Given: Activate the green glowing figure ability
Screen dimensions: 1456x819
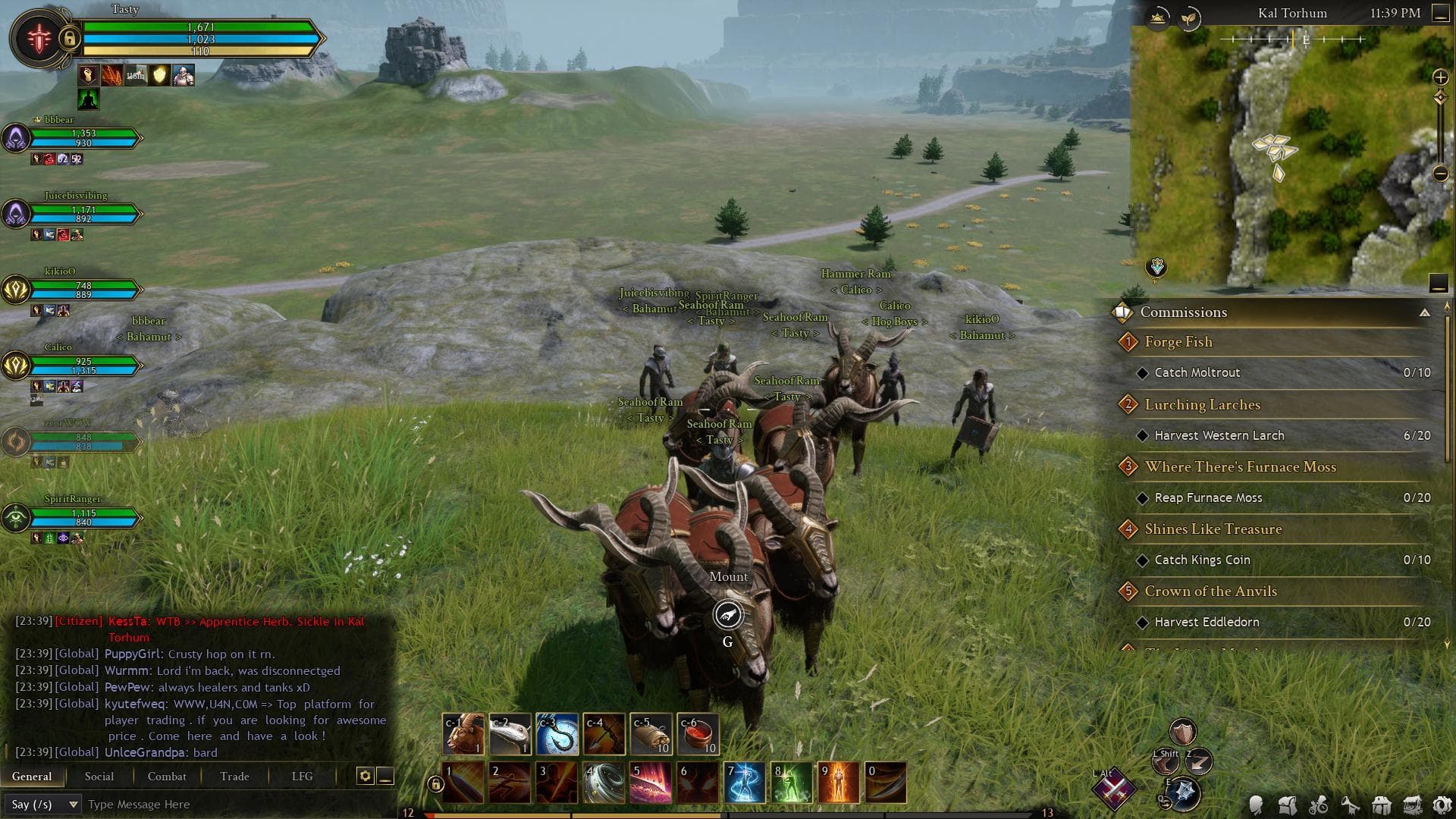Looking at the screenshot, I should pyautogui.click(x=791, y=783).
